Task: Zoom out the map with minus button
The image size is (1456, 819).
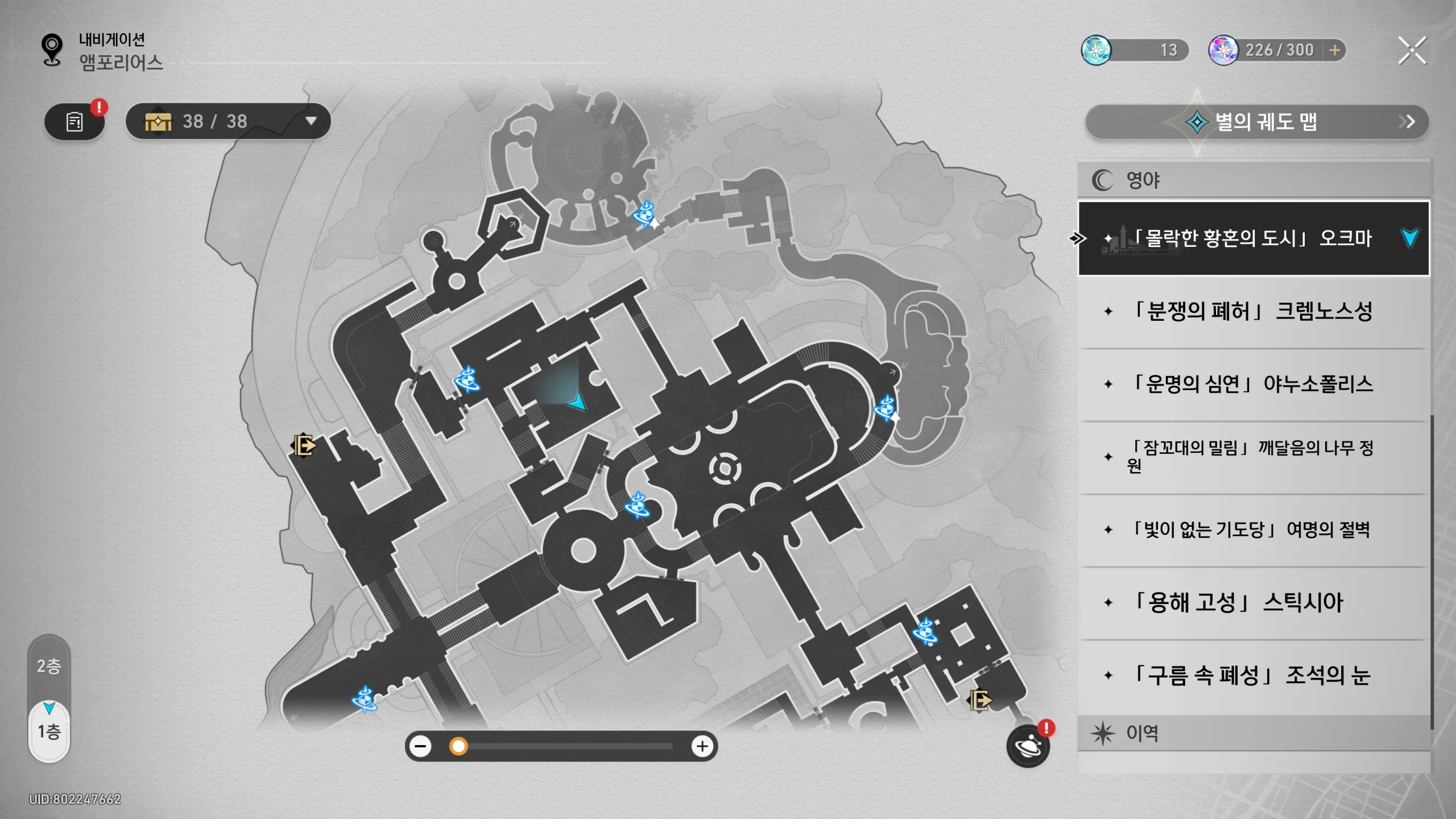Action: (x=421, y=746)
